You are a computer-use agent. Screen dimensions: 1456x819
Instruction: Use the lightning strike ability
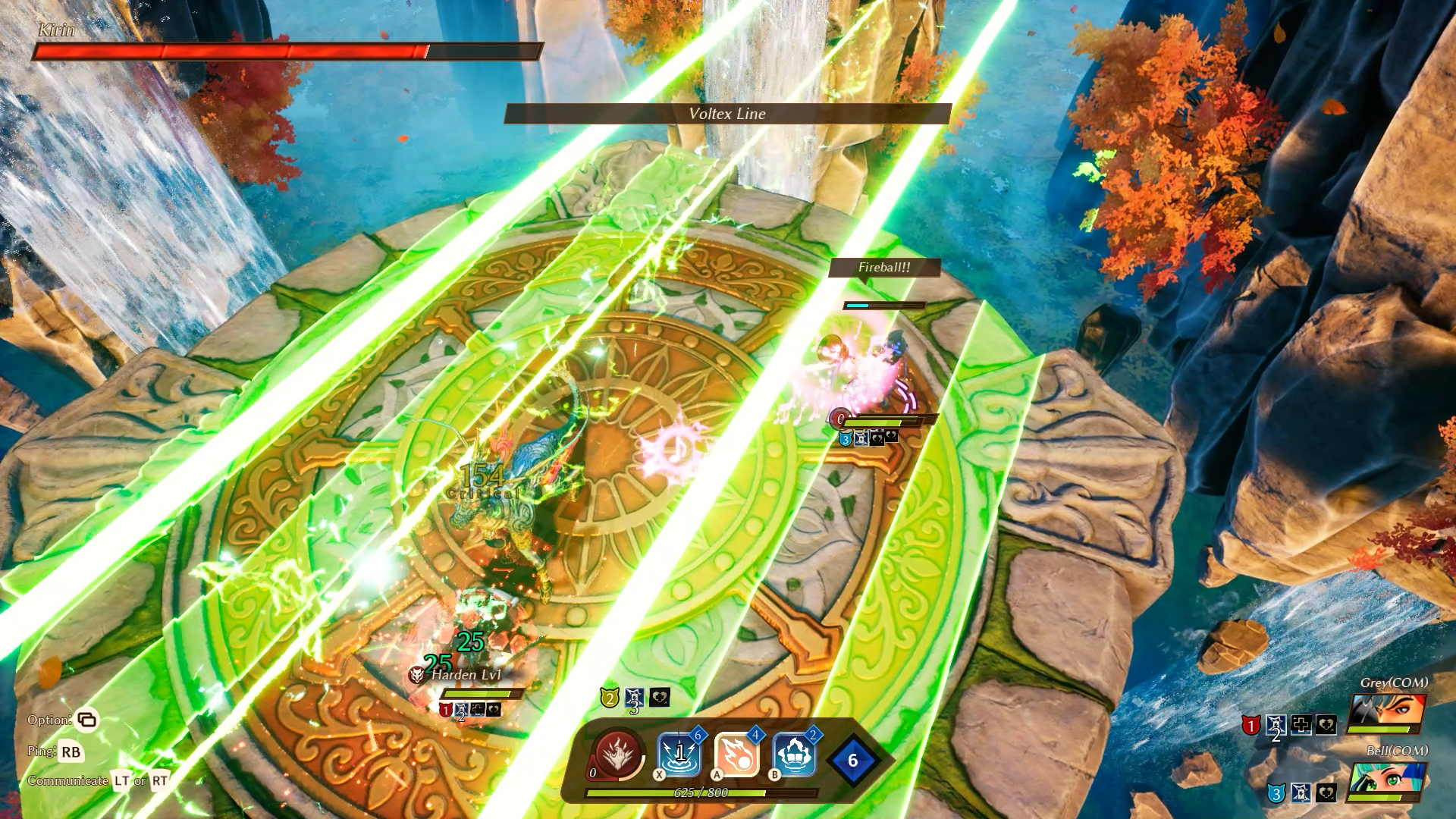pos(679,755)
